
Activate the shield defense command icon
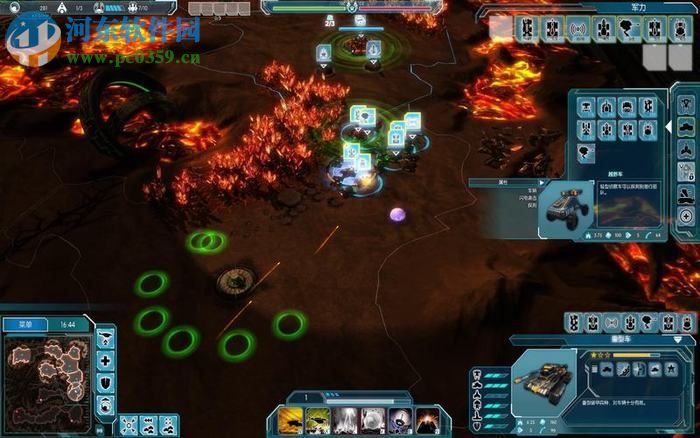106,381
